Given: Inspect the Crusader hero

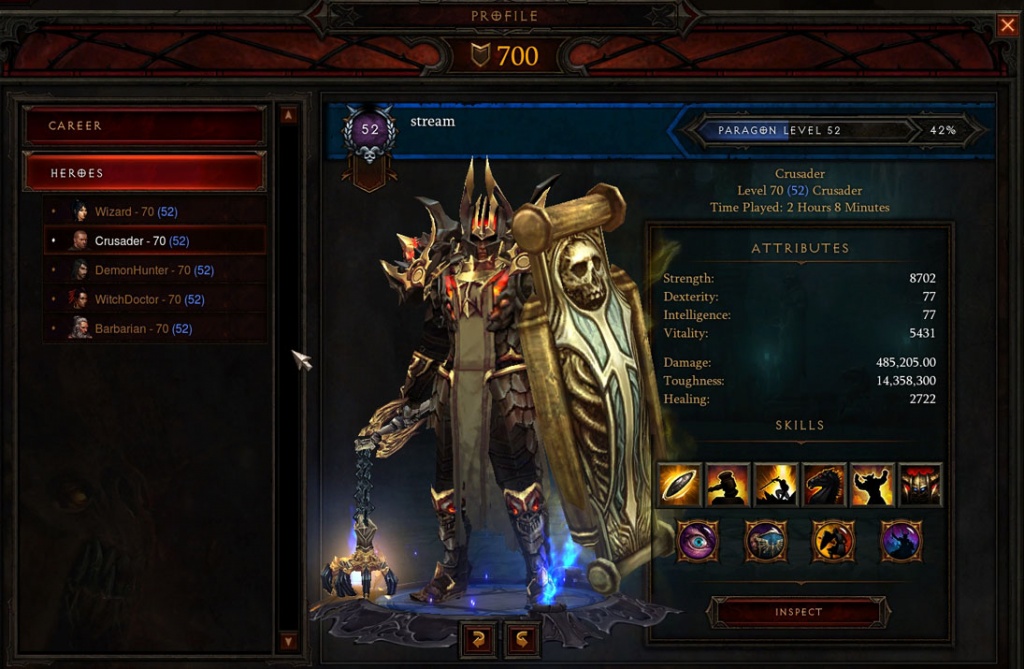Looking at the screenshot, I should pos(798,612).
